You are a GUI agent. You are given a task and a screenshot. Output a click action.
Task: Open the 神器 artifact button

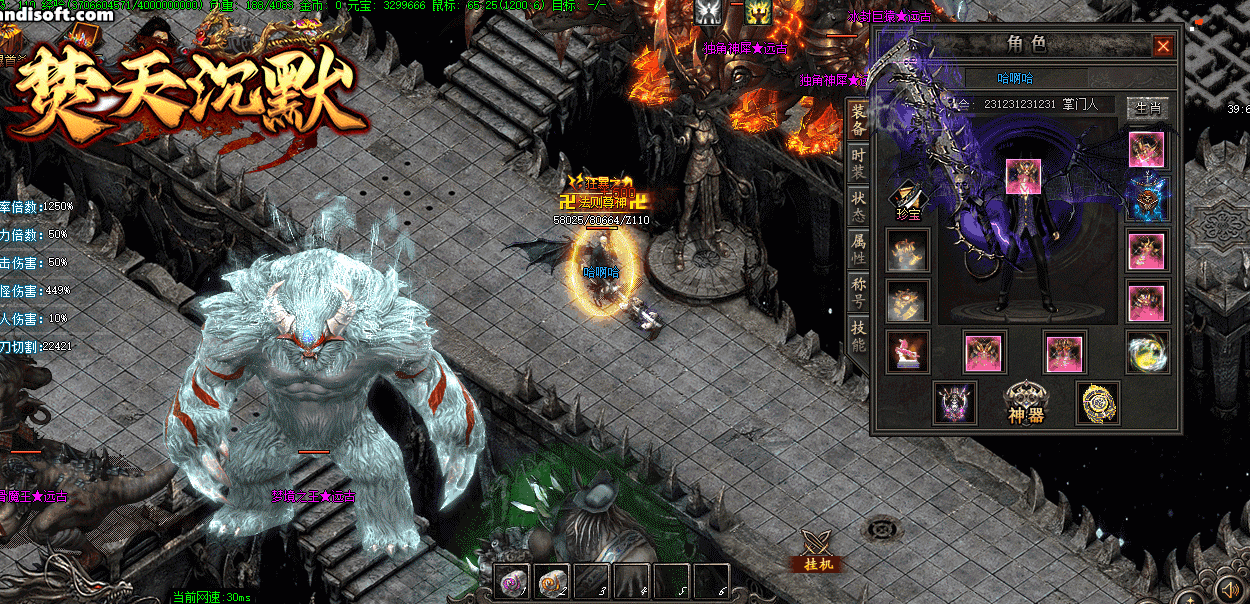[1024, 402]
